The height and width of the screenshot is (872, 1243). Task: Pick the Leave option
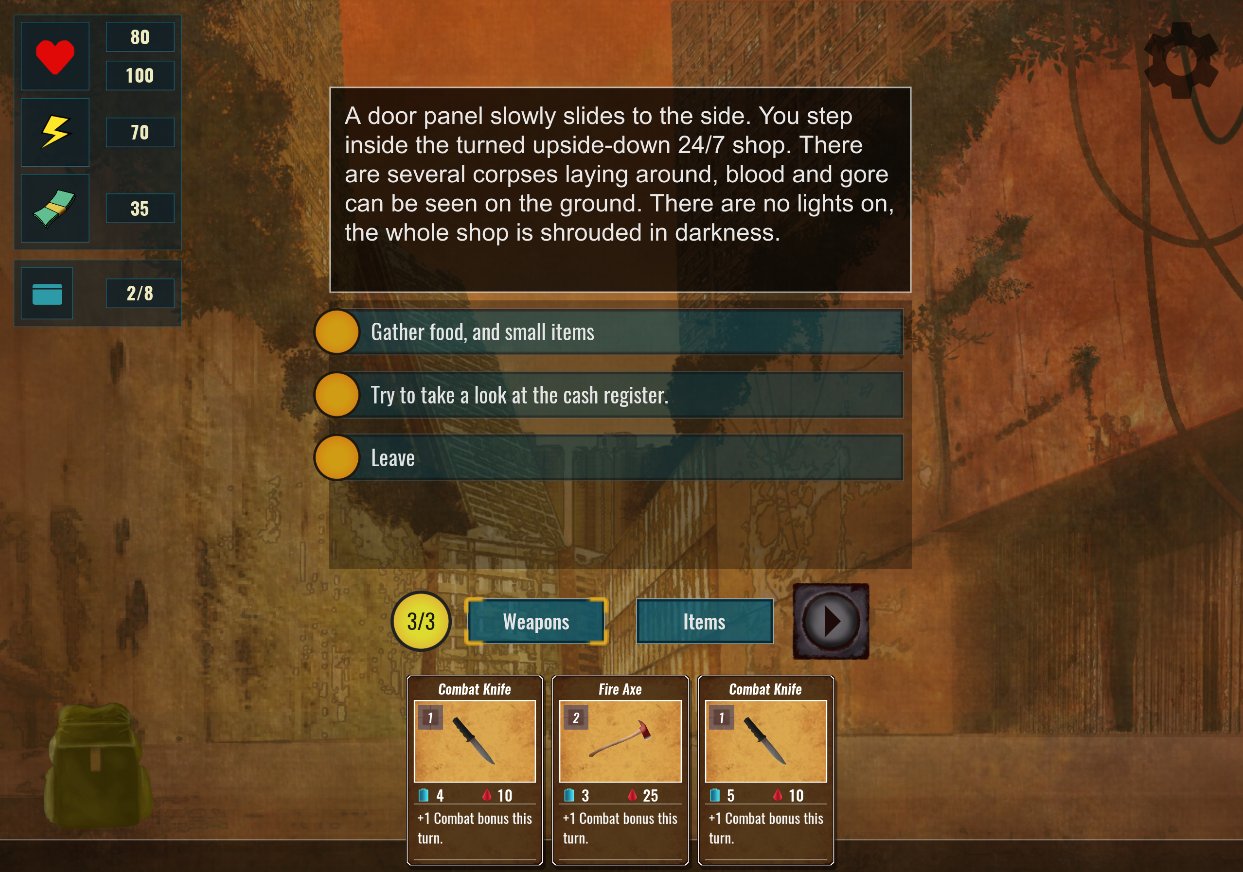[608, 458]
